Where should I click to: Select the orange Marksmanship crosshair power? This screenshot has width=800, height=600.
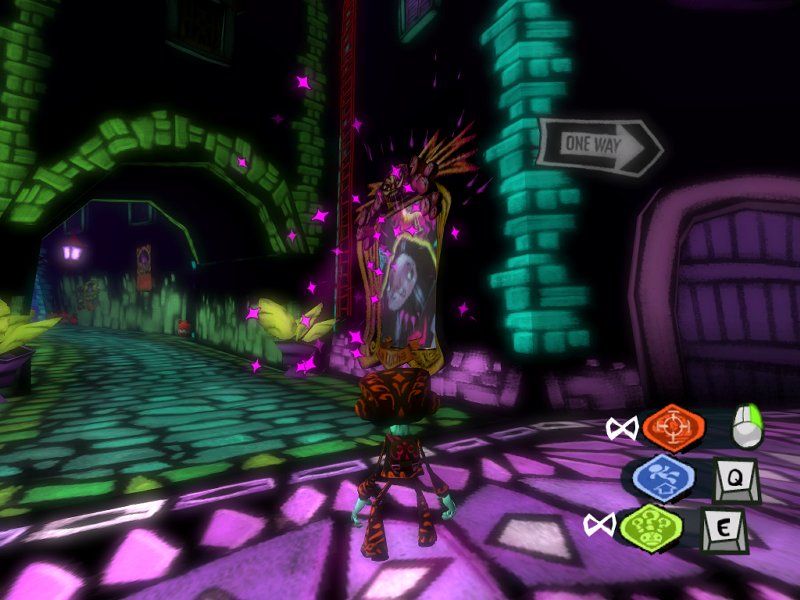[x=674, y=427]
